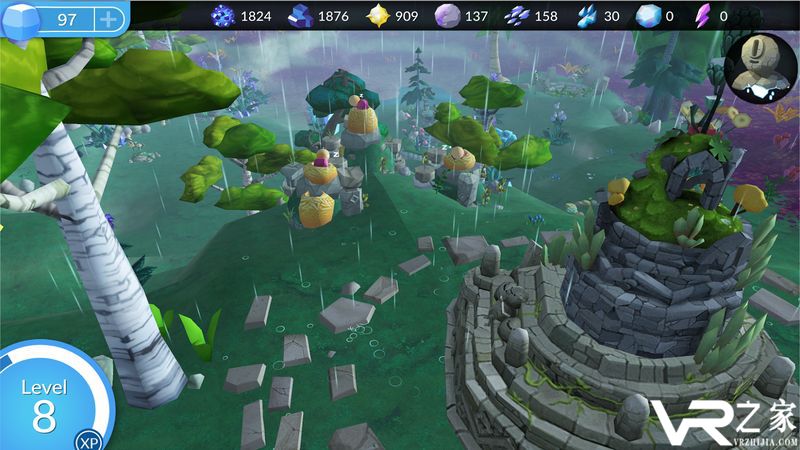
Task: Select the blue crystal cluster resource icon
Action: [222, 15]
